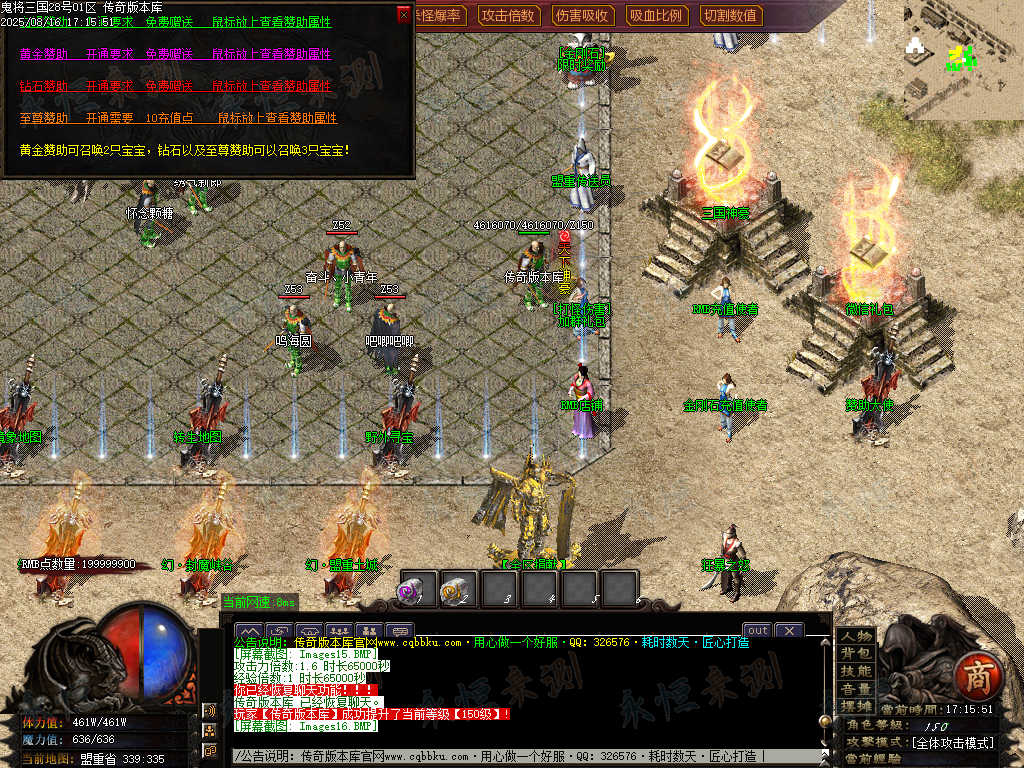Select the 伤害吸收 button
The image size is (1024, 768).
click(x=582, y=15)
